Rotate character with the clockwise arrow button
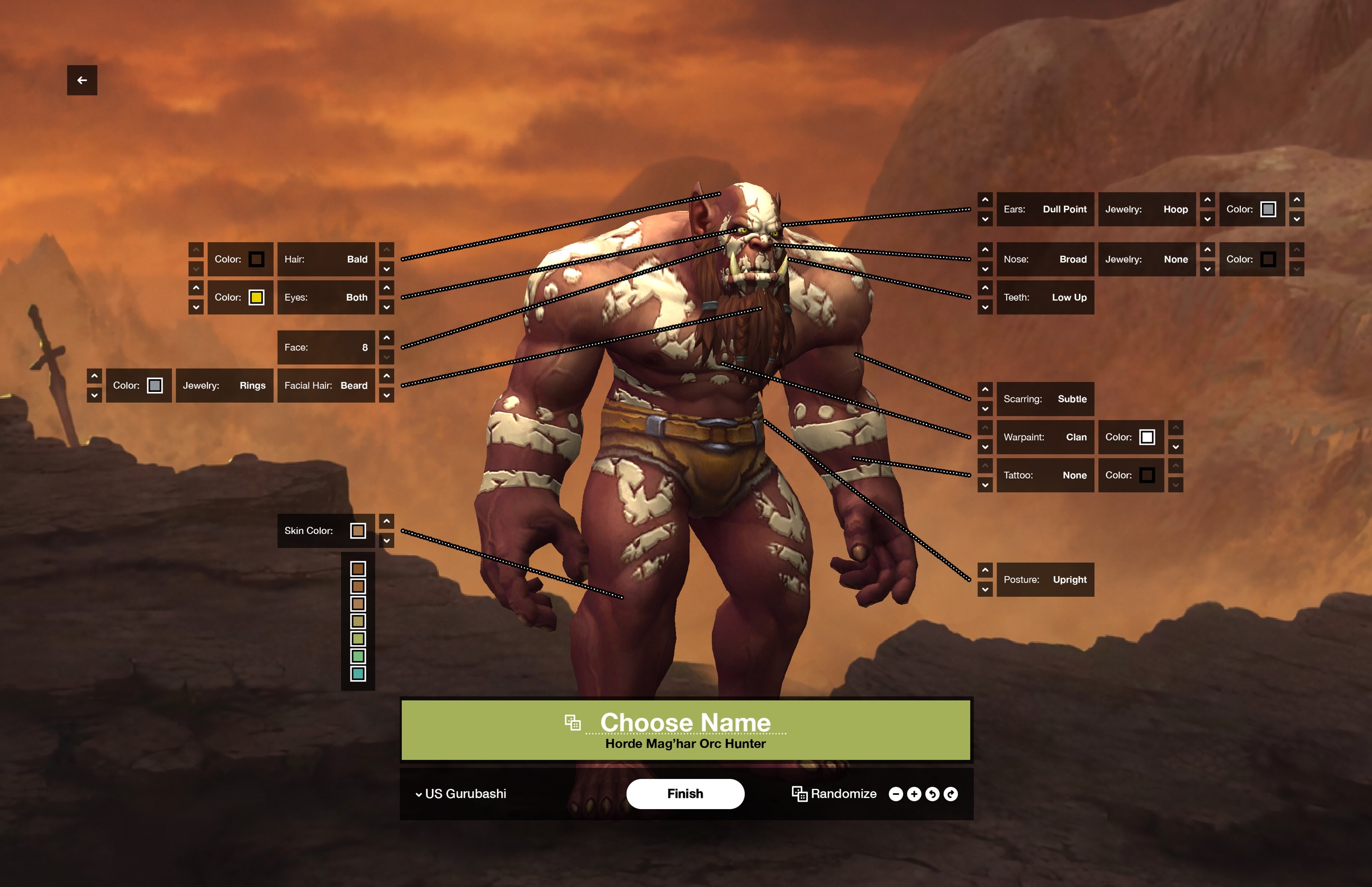This screenshot has height=887, width=1372. (951, 794)
